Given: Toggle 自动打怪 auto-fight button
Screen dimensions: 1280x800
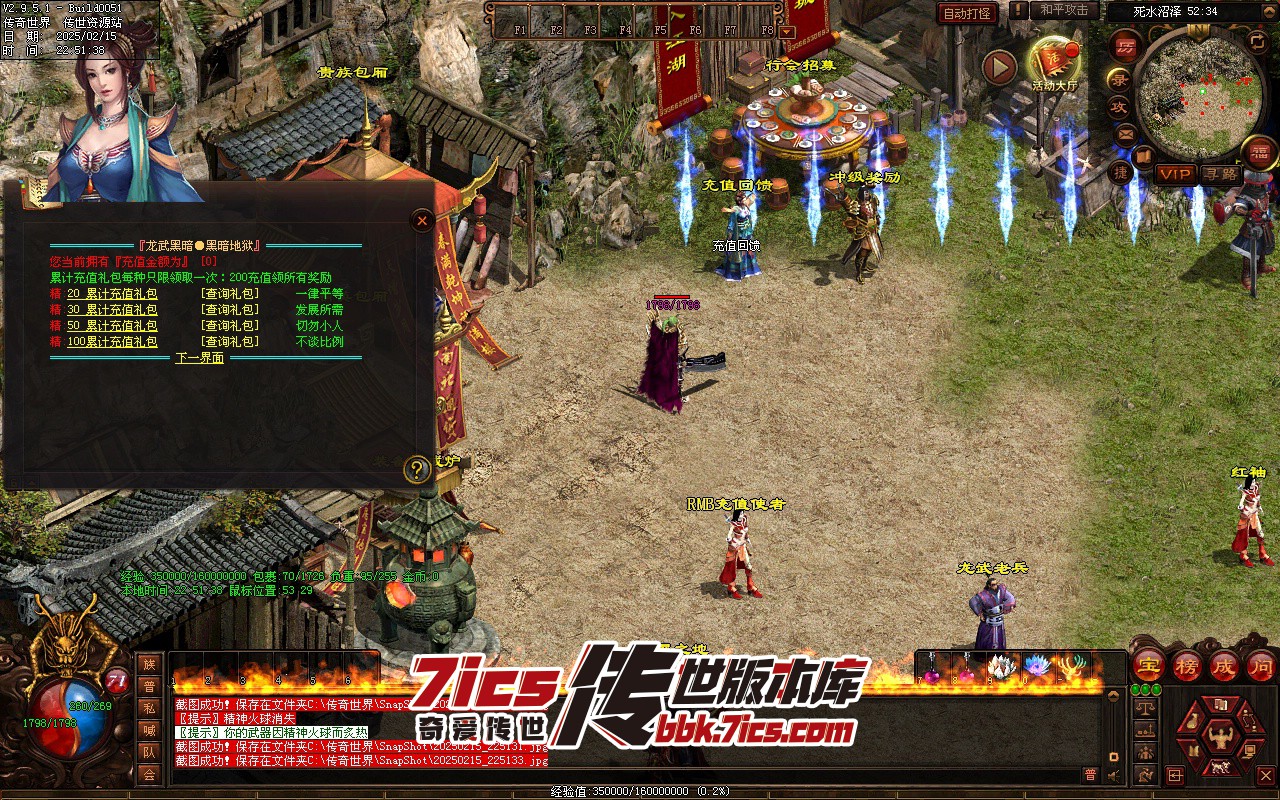Looking at the screenshot, I should pos(967,13).
